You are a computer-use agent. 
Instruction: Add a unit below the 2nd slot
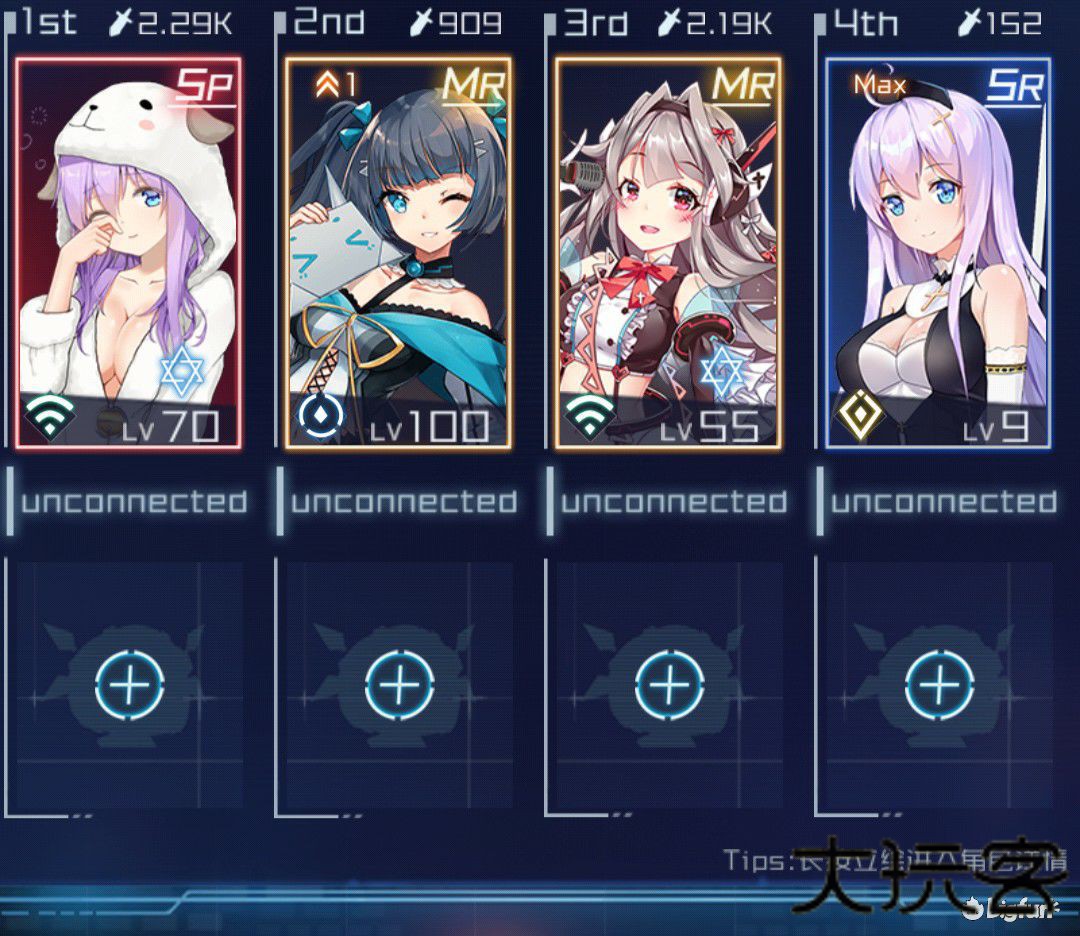click(399, 685)
